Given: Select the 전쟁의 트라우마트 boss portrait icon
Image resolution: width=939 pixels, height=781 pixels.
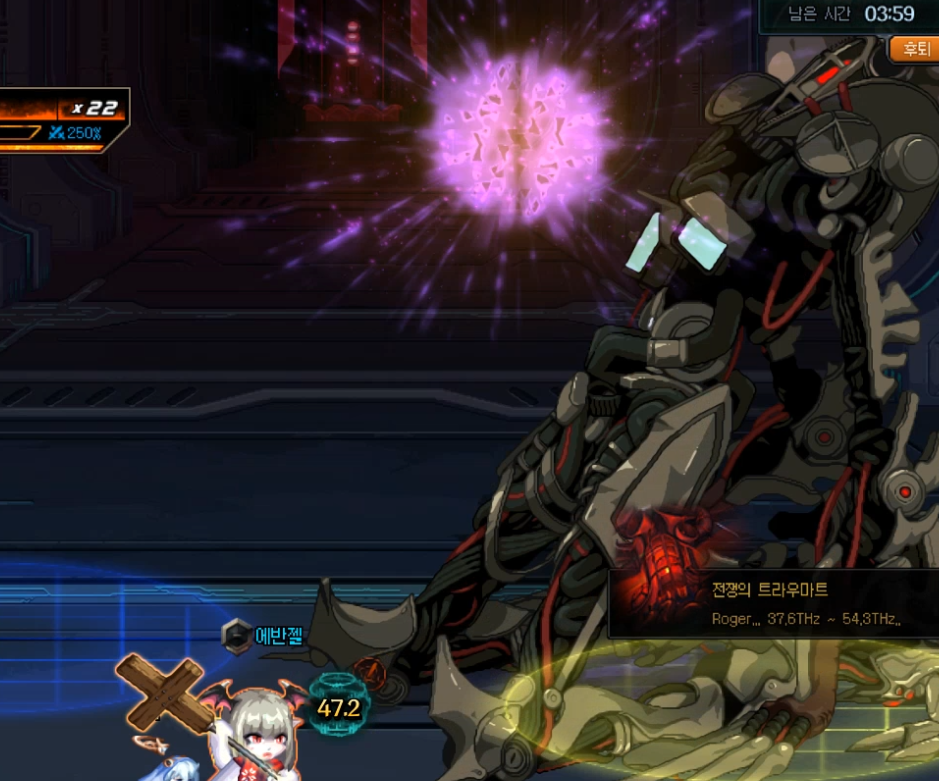Looking at the screenshot, I should (x=654, y=602).
